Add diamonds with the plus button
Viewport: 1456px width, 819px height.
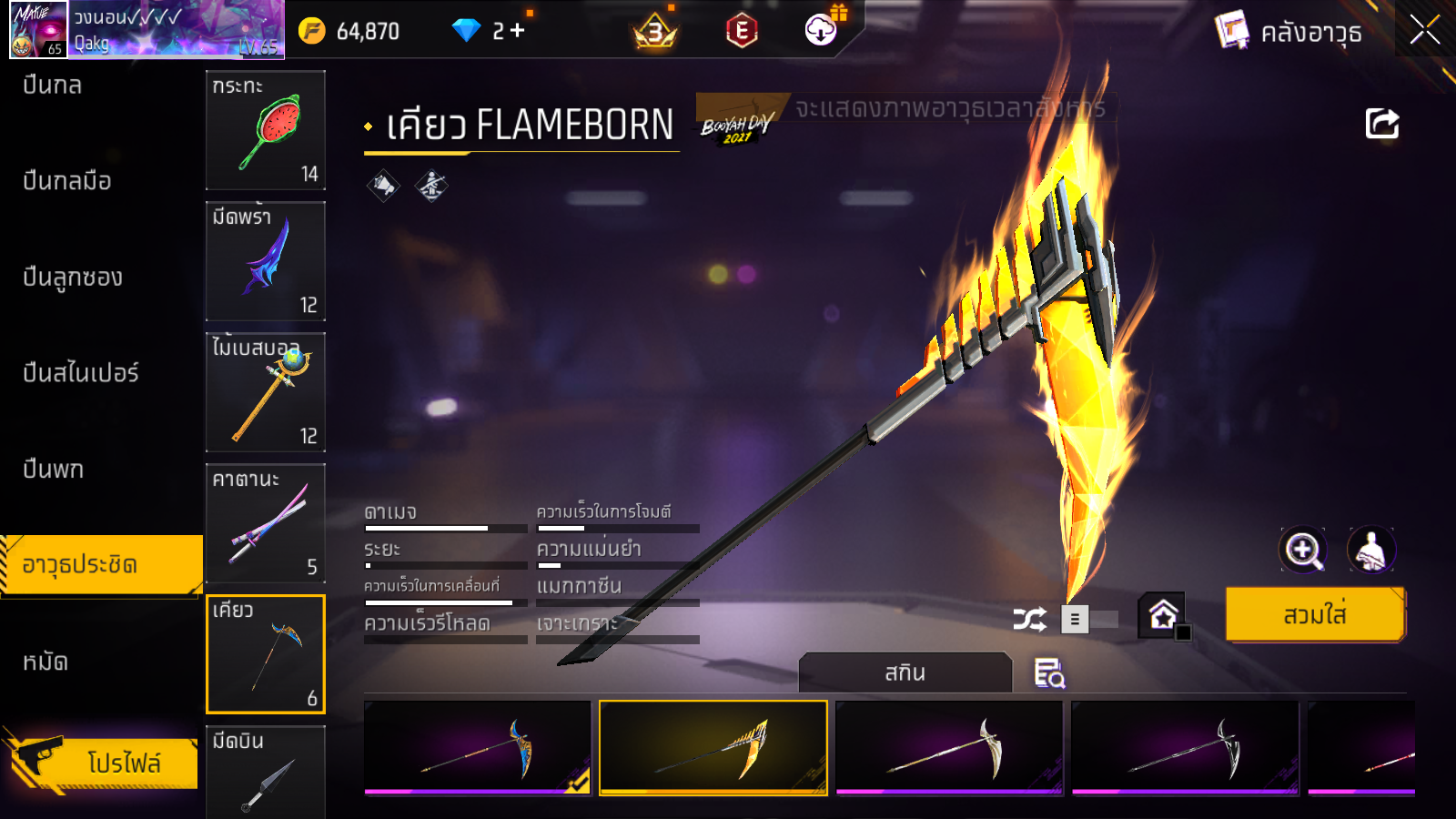coord(517,31)
